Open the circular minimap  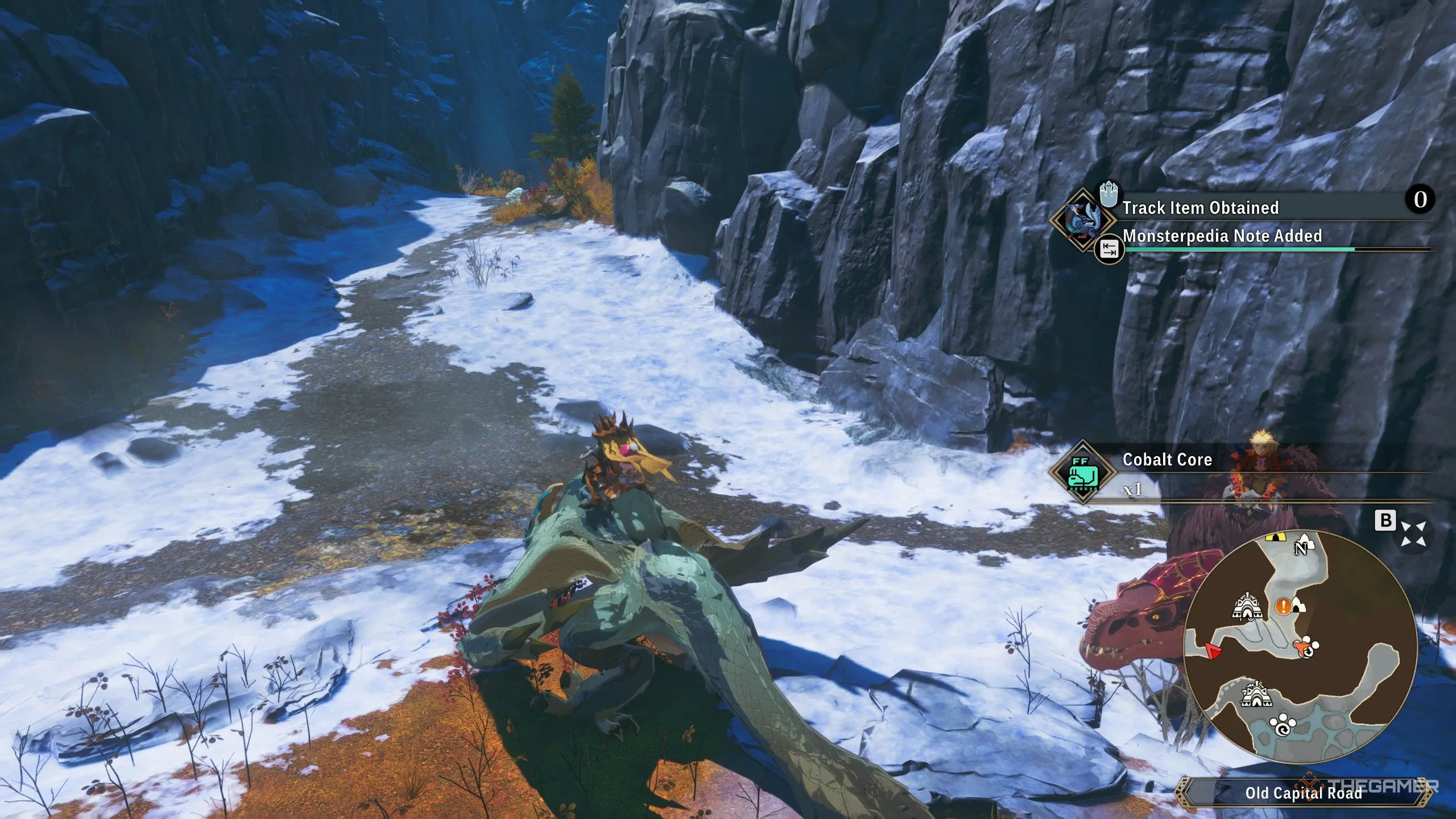click(x=1299, y=646)
